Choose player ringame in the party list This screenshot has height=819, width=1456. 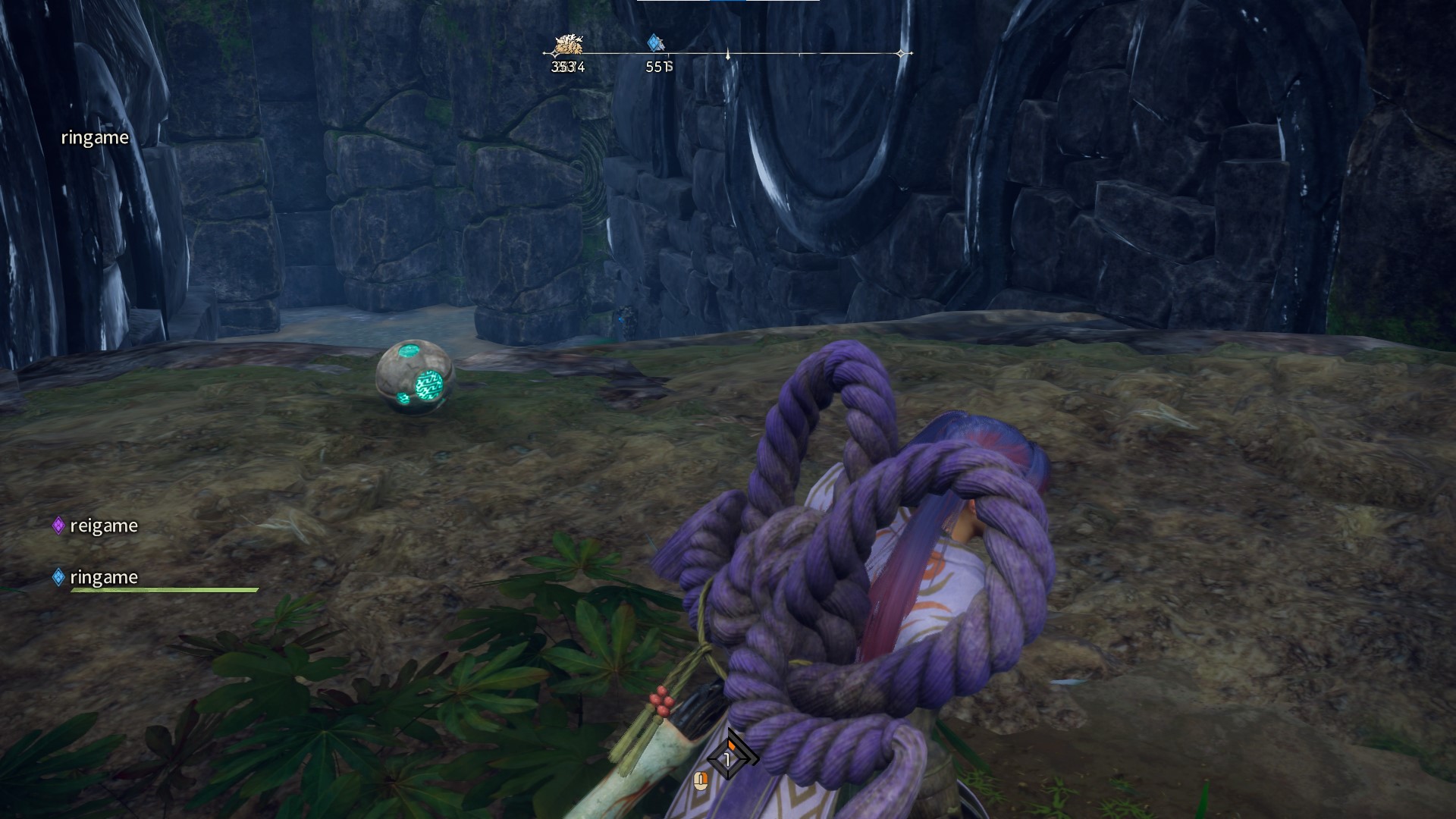tap(103, 577)
